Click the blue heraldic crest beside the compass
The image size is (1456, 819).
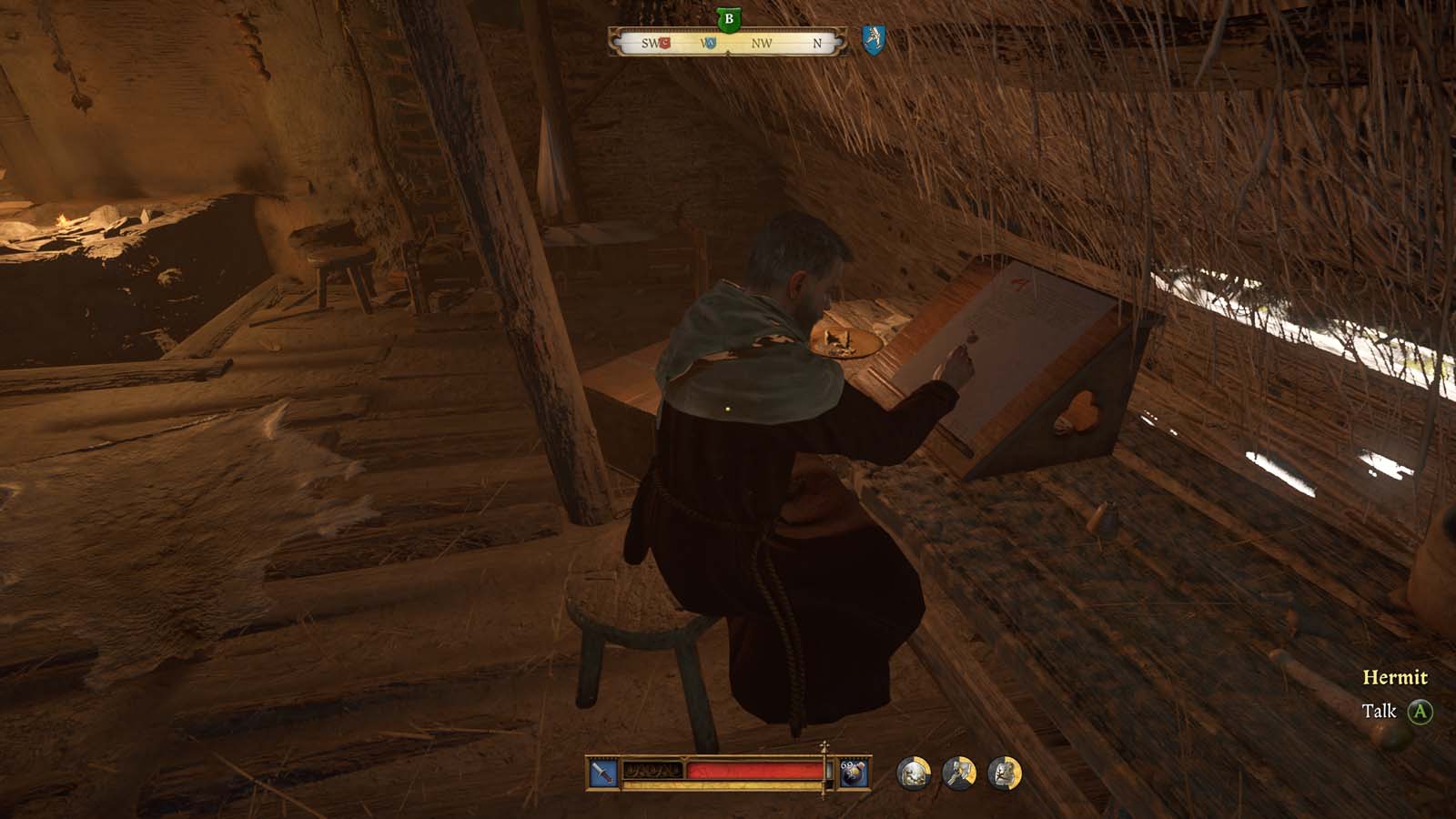[x=872, y=41]
